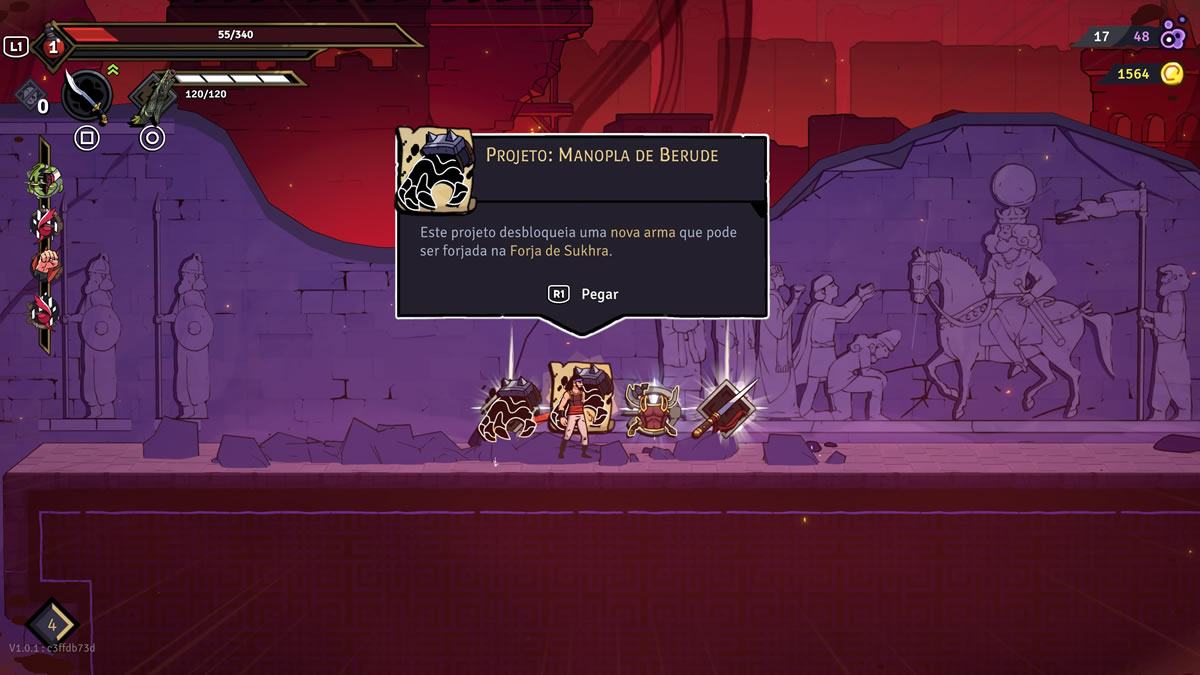Image resolution: width=1200 pixels, height=675 pixels.
Task: Click the grey skull token icon
Action: pos(28,93)
